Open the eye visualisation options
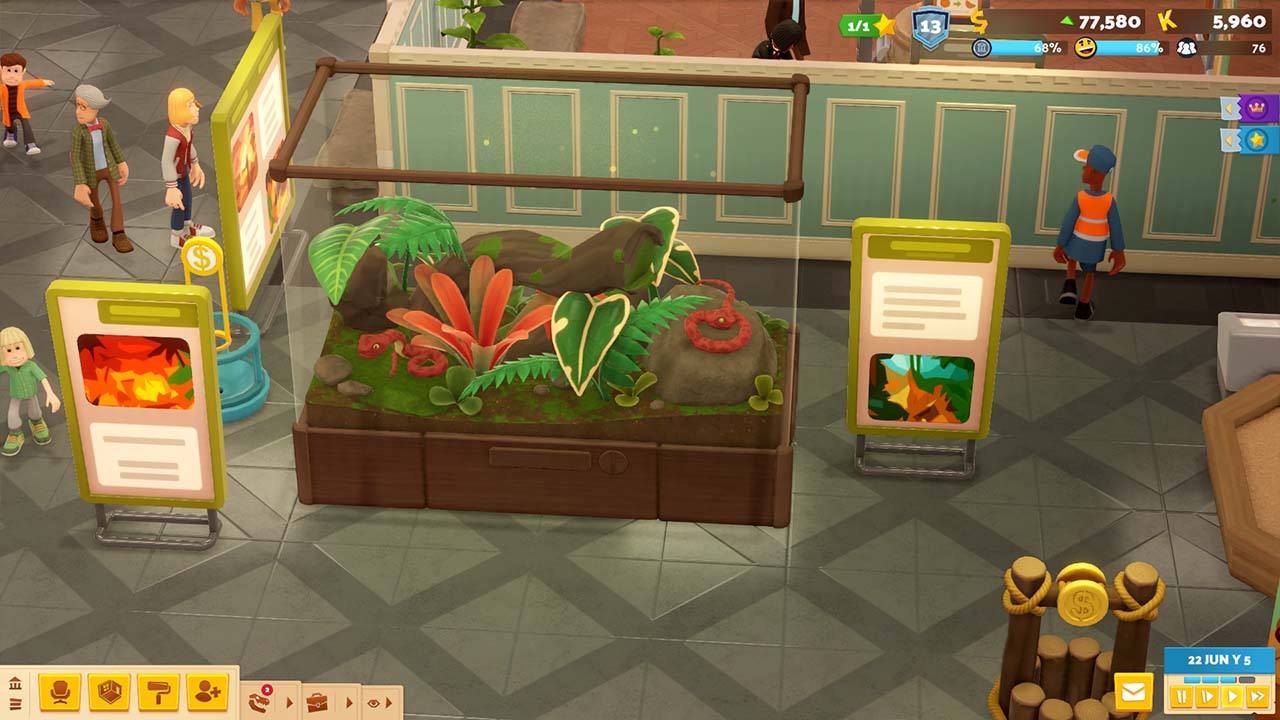Screen dimensions: 1280x720 (x=374, y=703)
